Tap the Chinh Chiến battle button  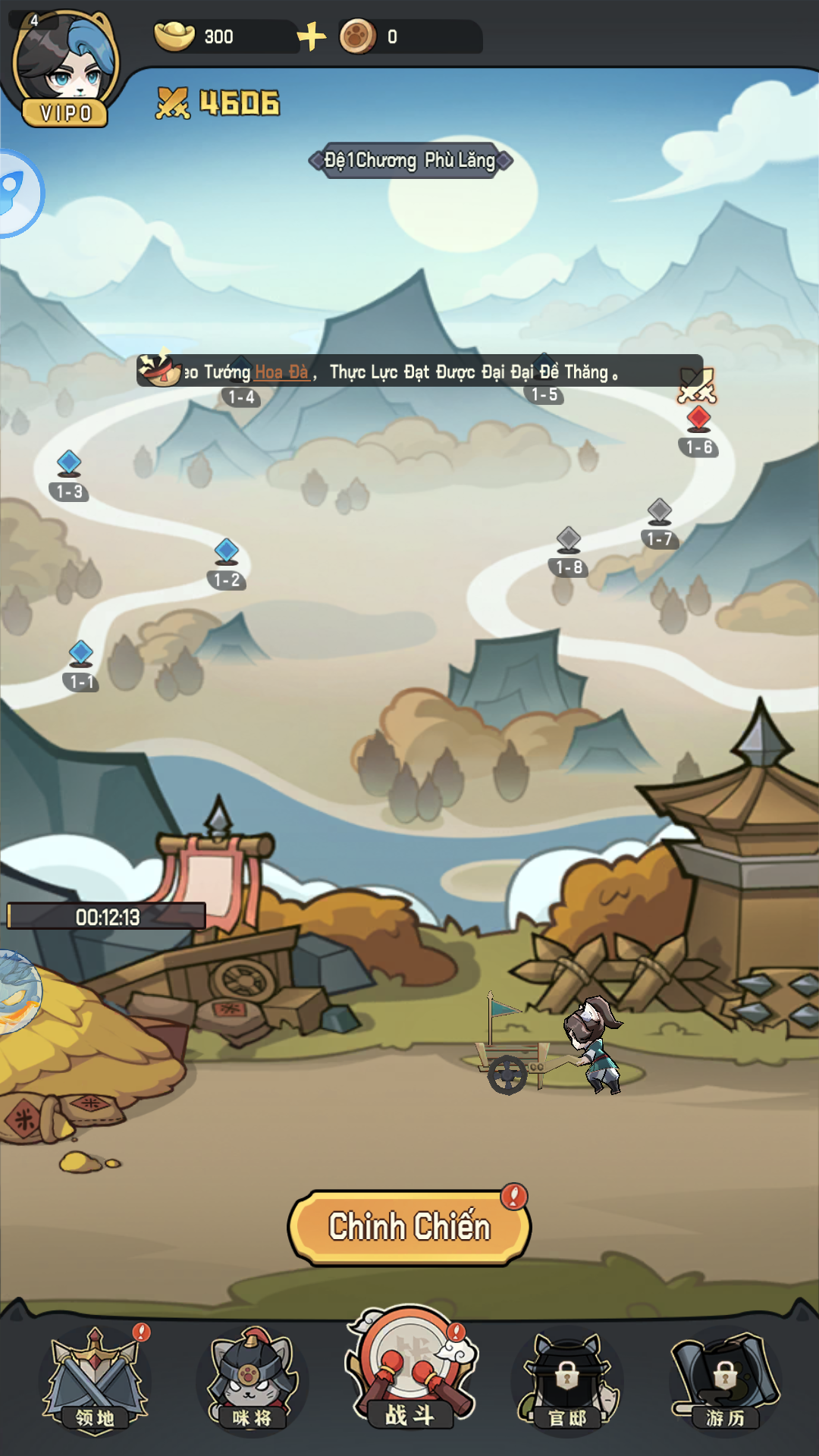click(x=409, y=1227)
